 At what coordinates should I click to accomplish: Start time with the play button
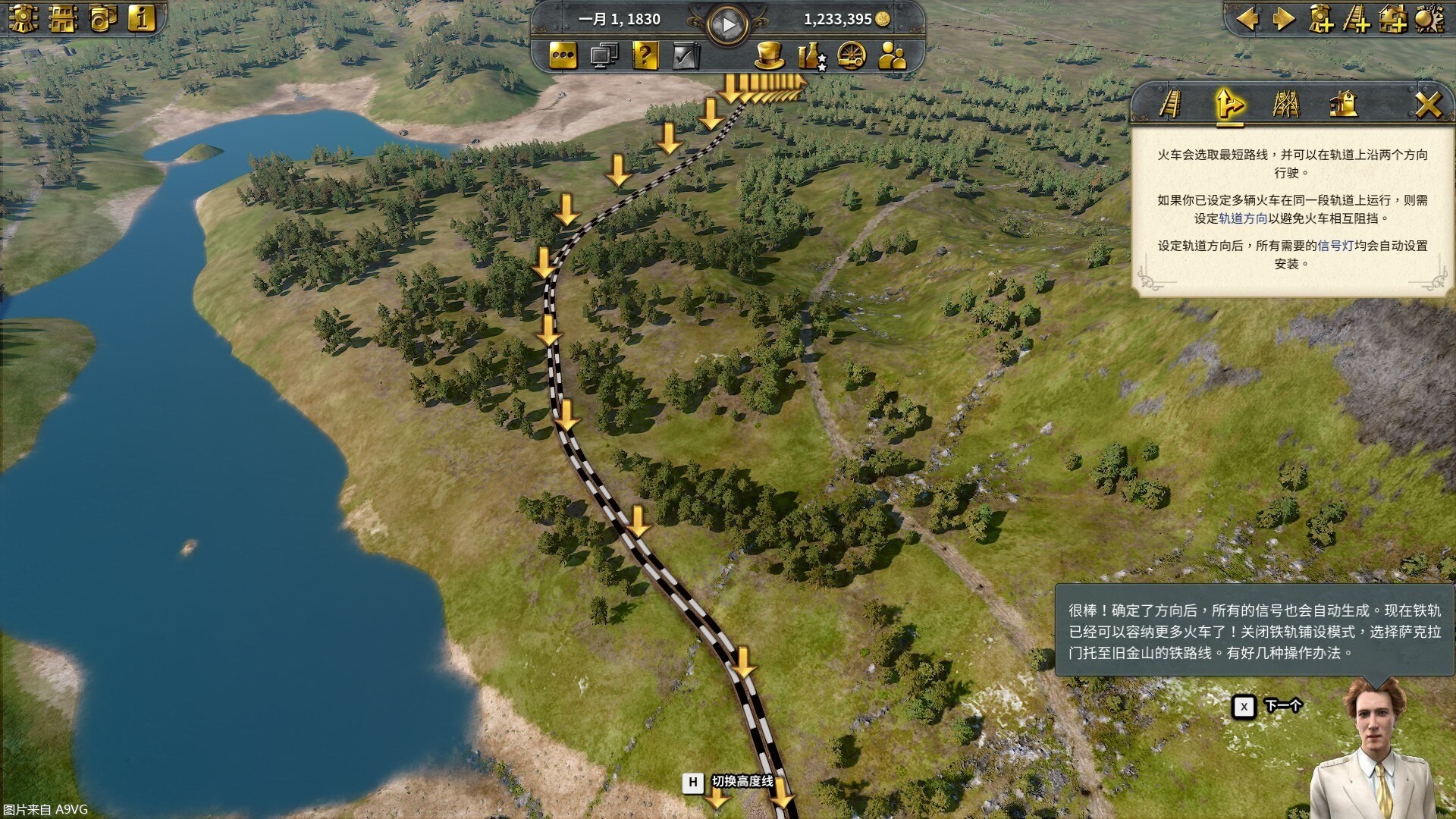tap(728, 25)
